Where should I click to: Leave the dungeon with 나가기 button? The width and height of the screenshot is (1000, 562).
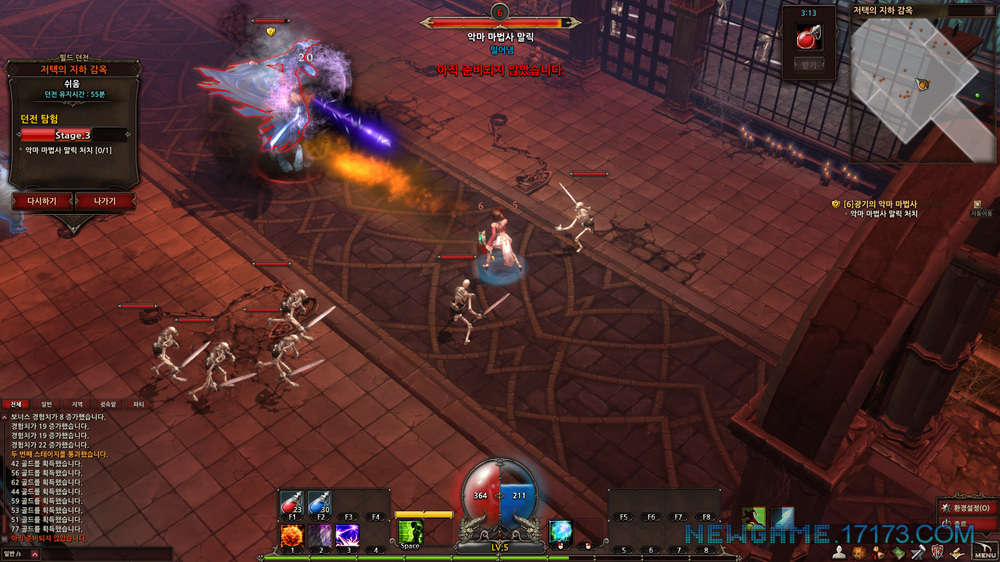(x=104, y=201)
